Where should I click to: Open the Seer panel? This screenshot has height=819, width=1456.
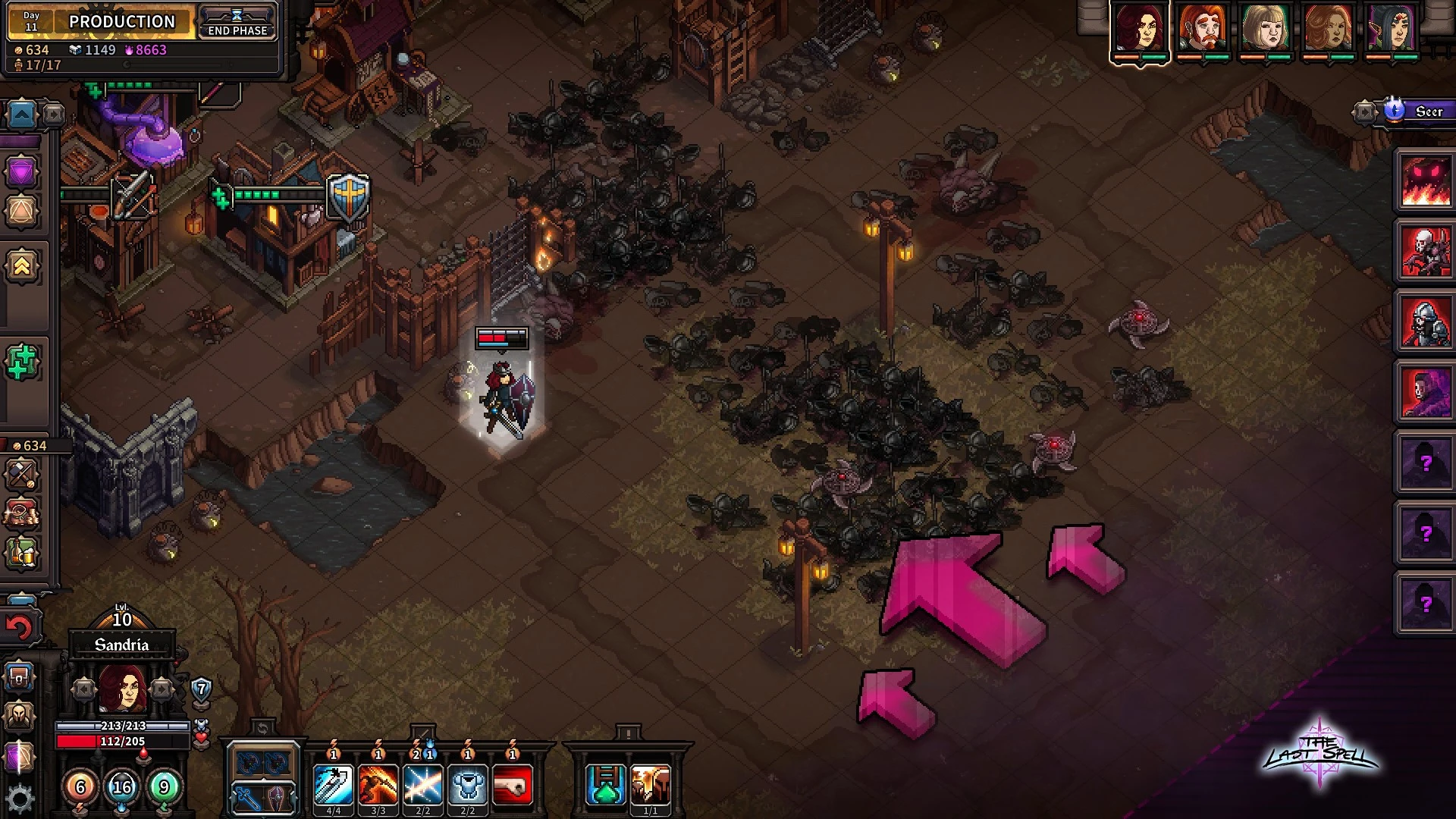pyautogui.click(x=1418, y=111)
